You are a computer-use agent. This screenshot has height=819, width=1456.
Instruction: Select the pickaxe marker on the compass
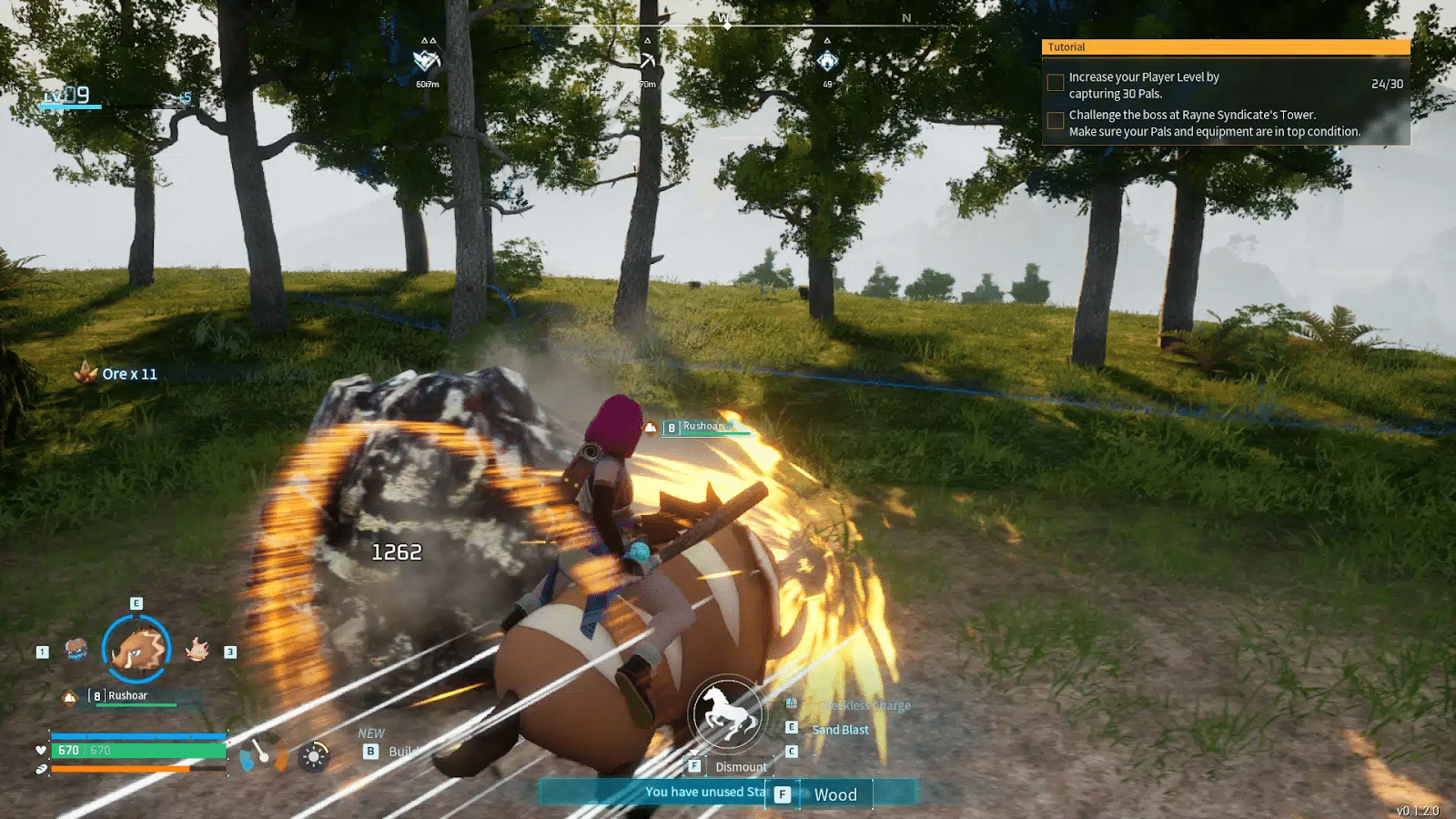tap(647, 62)
